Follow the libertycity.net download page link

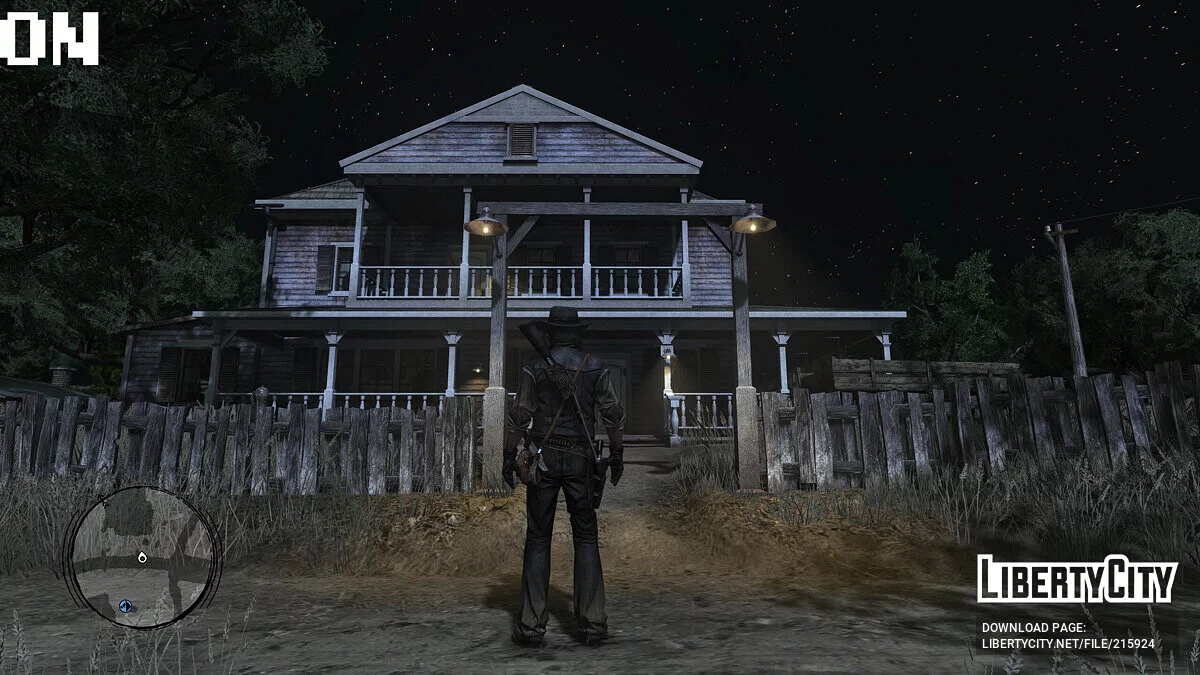click(1067, 644)
